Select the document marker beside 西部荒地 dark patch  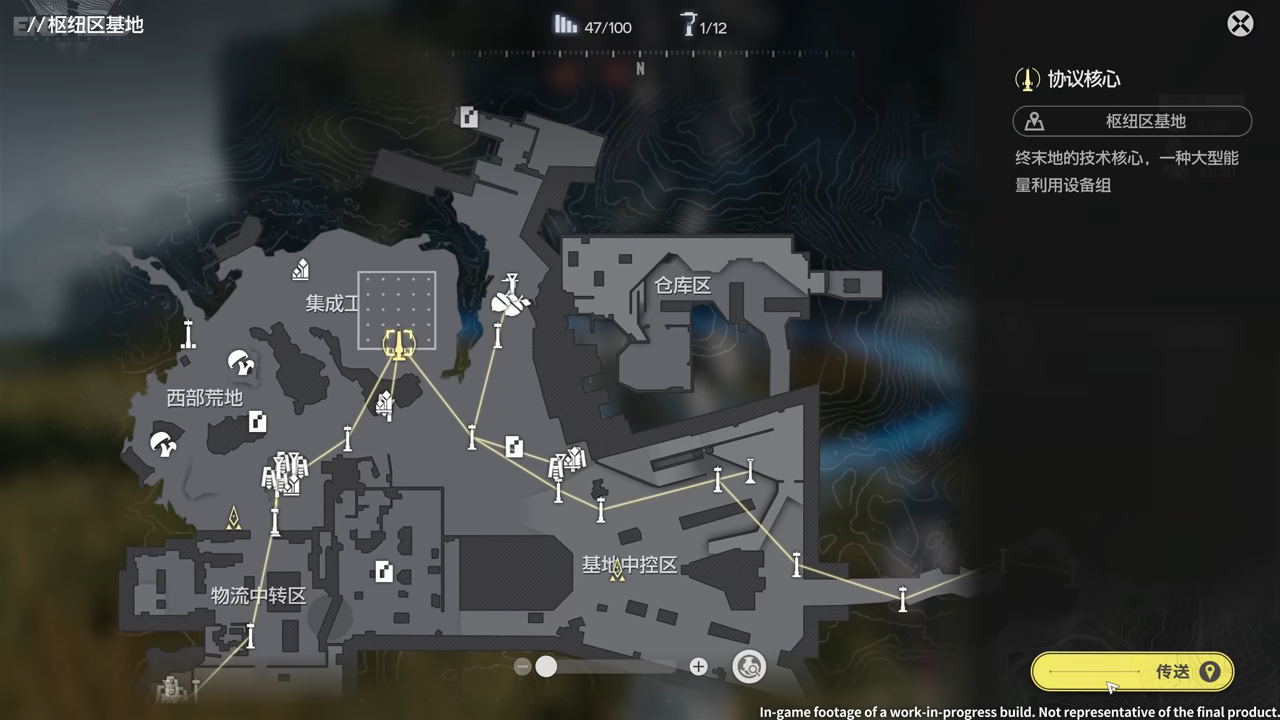[x=258, y=421]
